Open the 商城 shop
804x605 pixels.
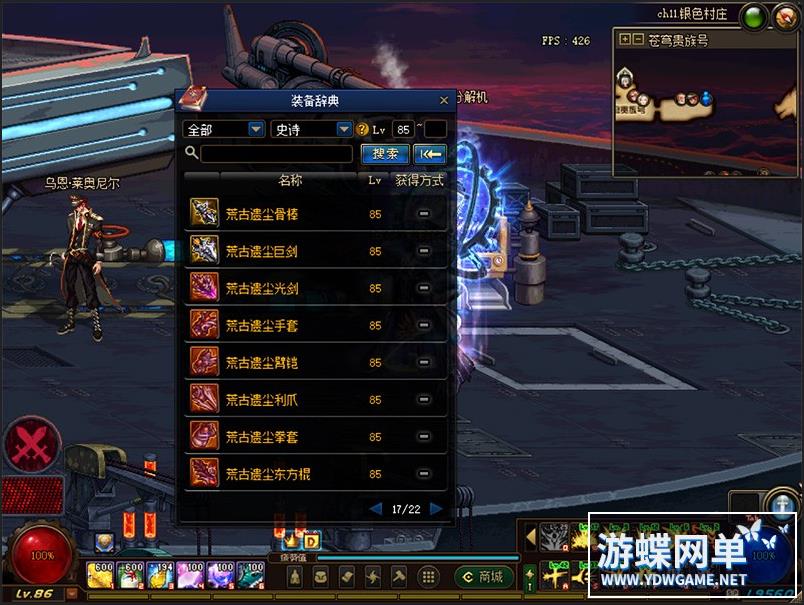(x=484, y=576)
